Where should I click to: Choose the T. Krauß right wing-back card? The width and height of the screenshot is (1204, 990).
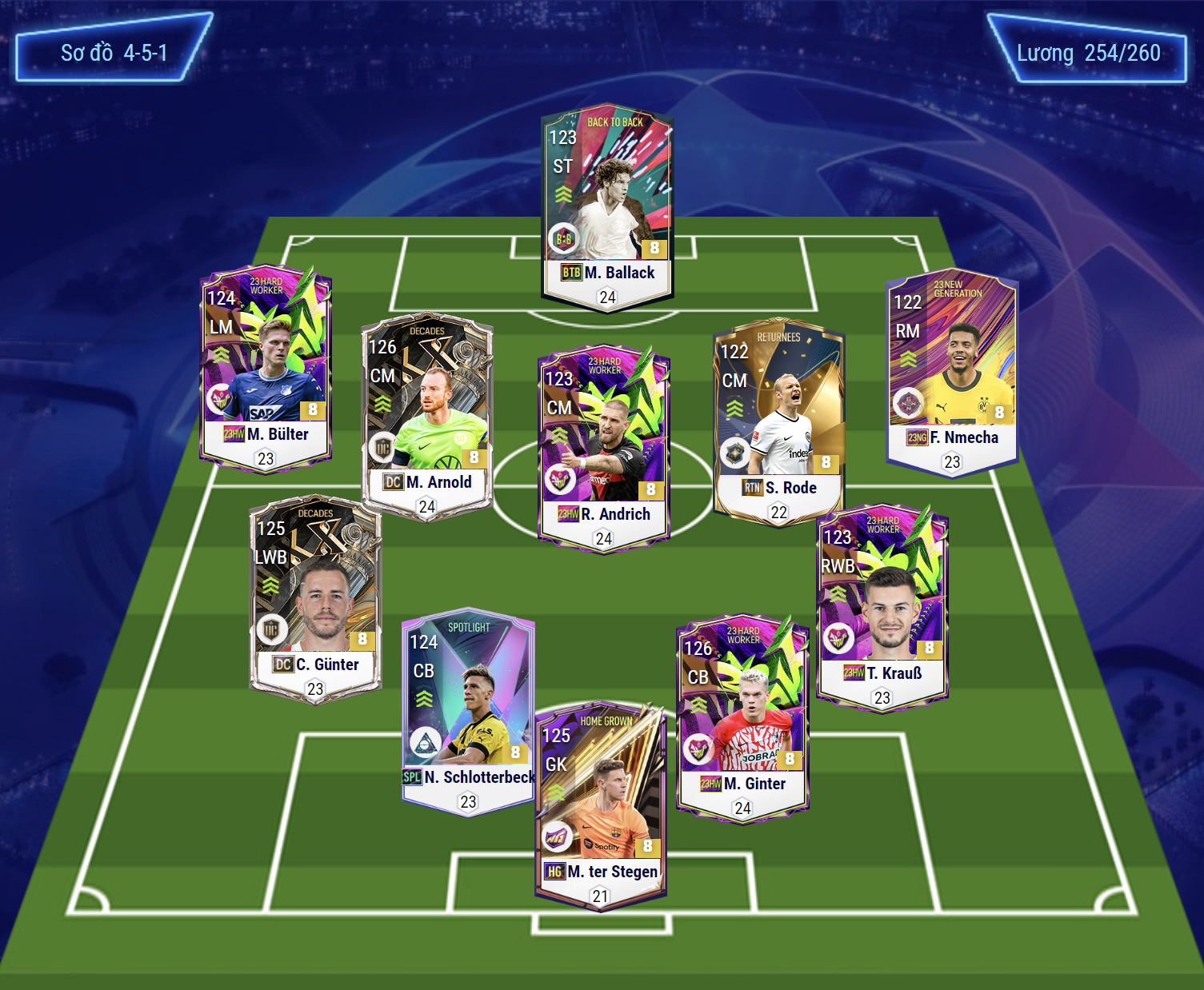(882, 606)
